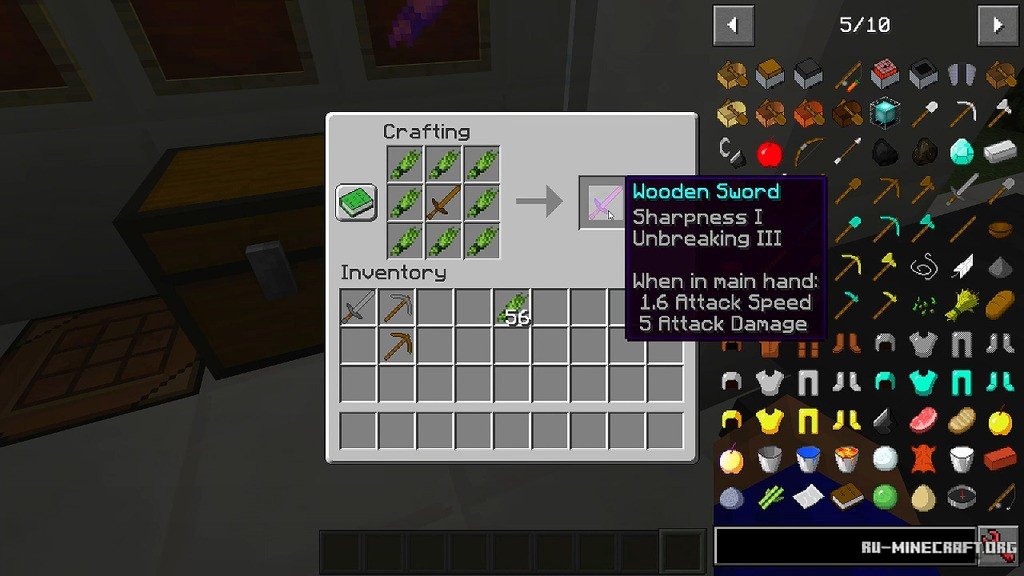
Task: Click the item list search box
Action: 845,547
